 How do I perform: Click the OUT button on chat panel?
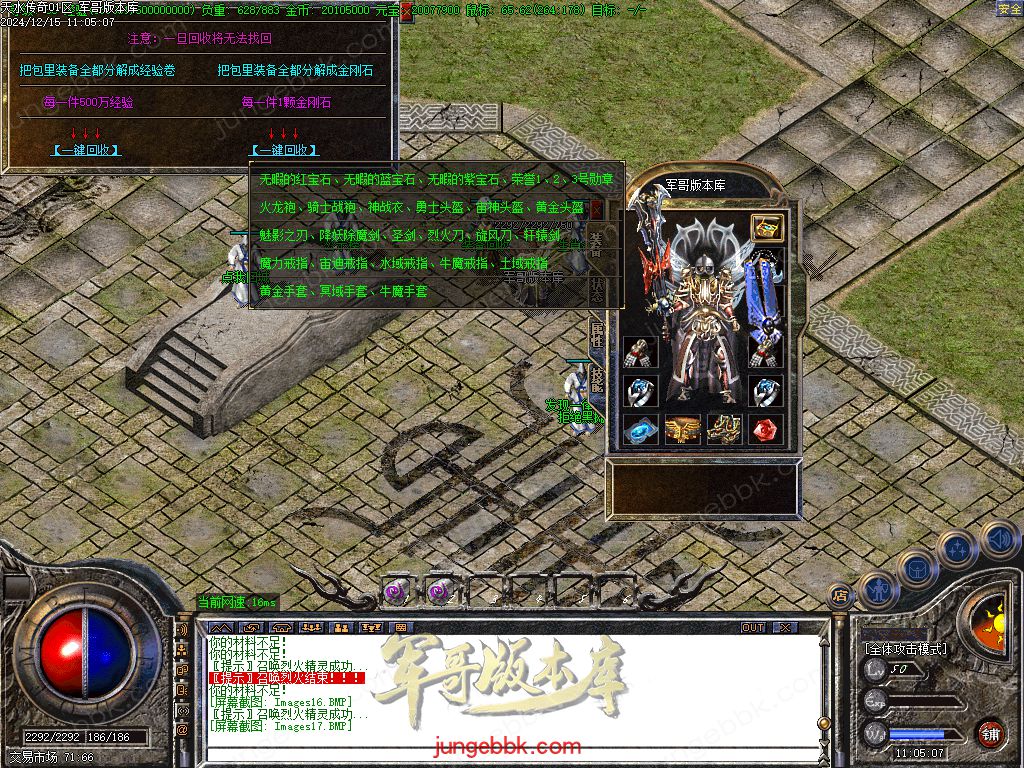[x=753, y=627]
